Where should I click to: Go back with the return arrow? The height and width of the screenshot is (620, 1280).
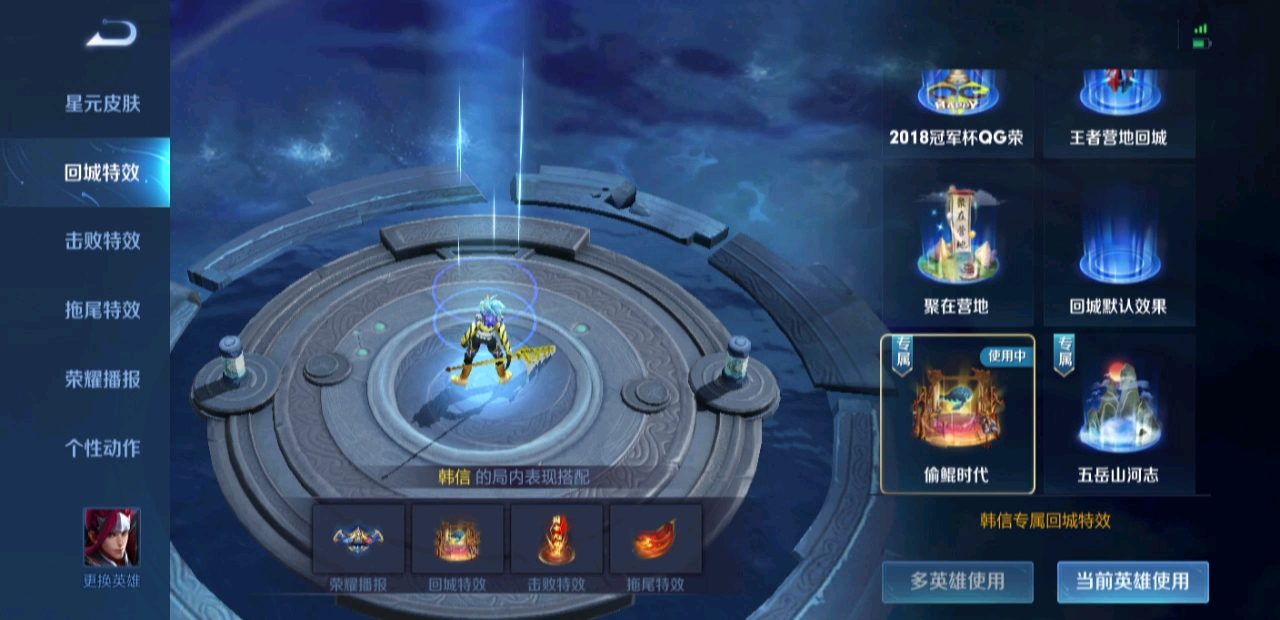point(110,35)
